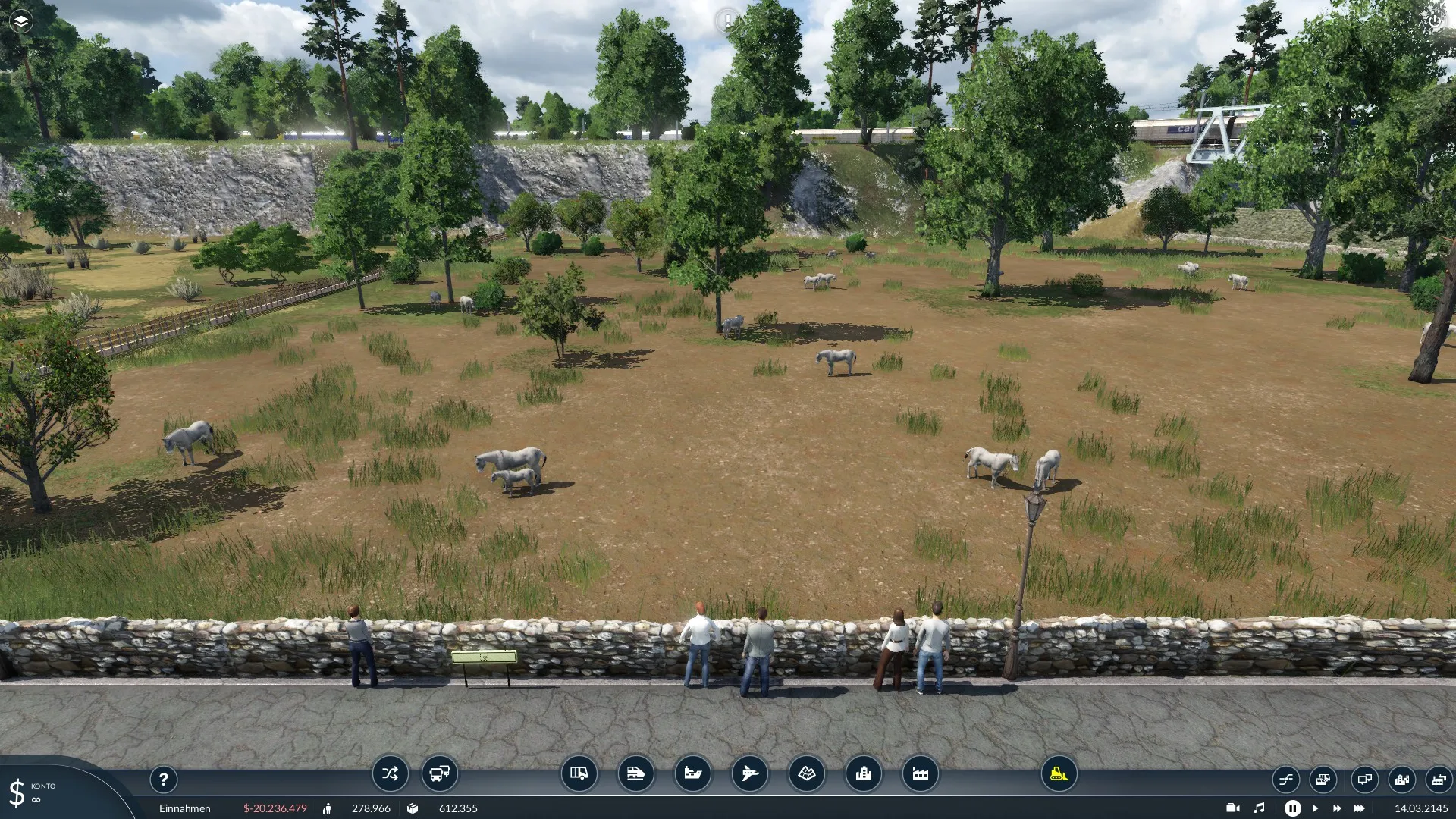Open the map layers menu
1456x819 pixels.
[x=21, y=21]
